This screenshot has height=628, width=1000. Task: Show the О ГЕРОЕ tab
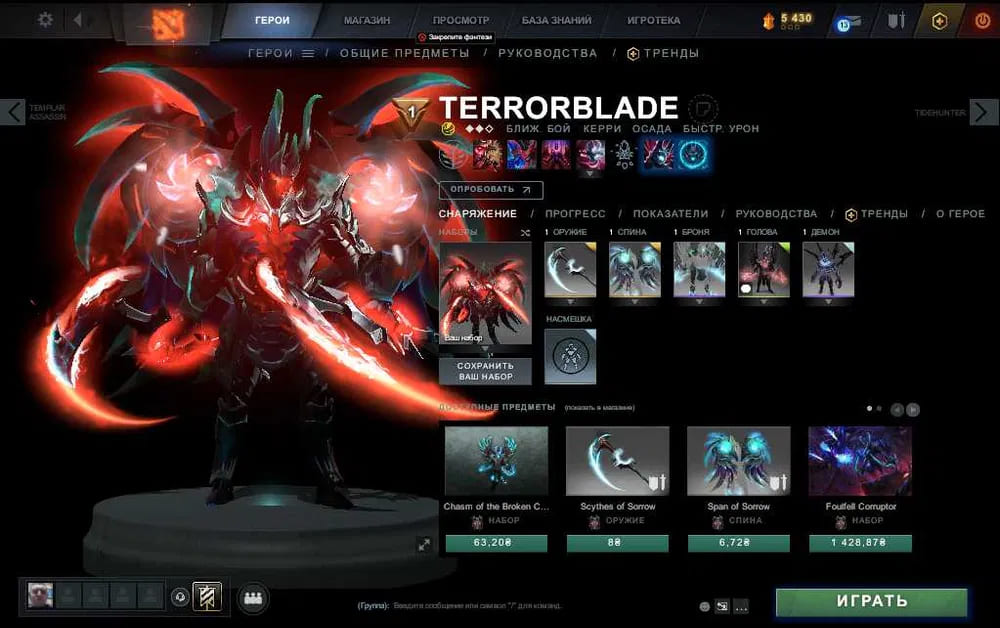(960, 214)
